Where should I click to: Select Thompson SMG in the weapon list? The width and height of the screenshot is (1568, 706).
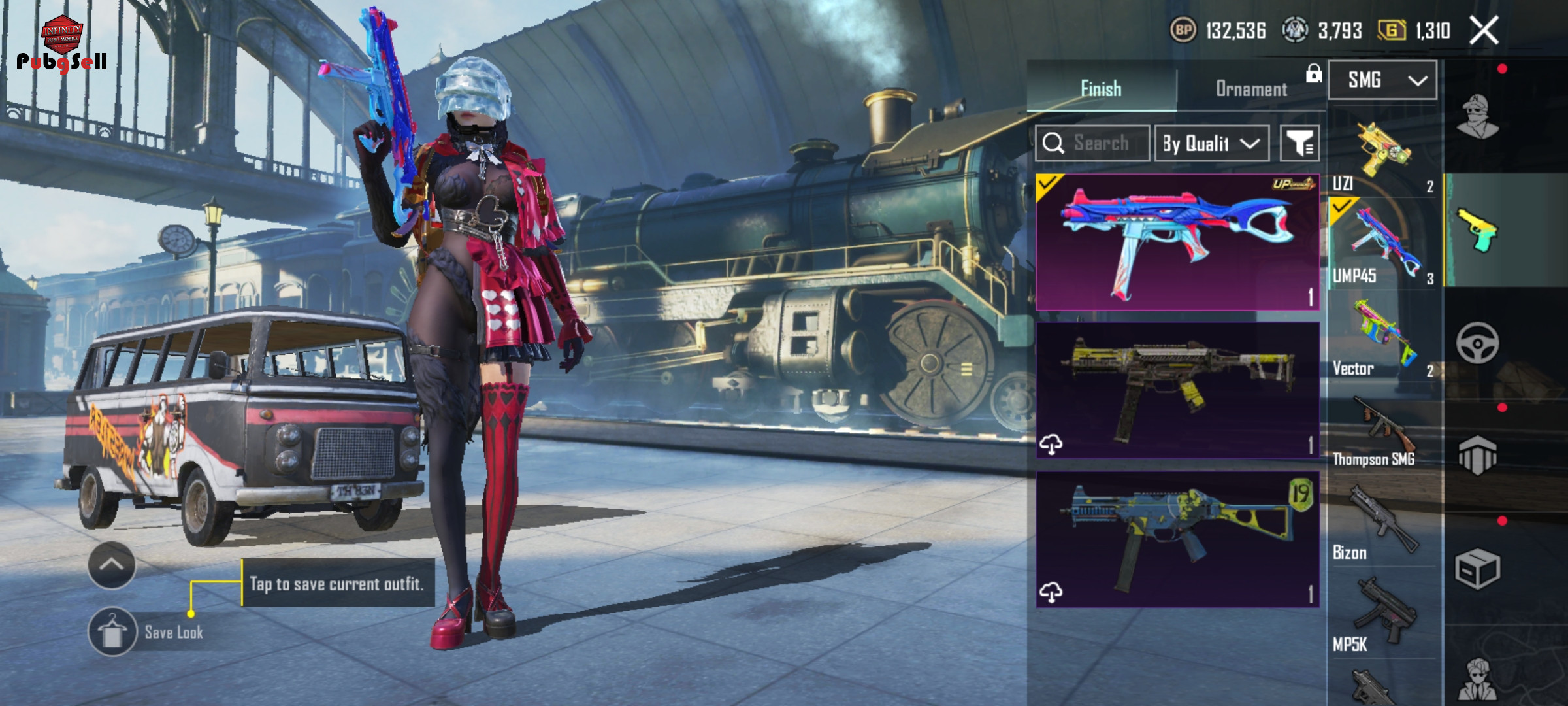tap(1382, 431)
